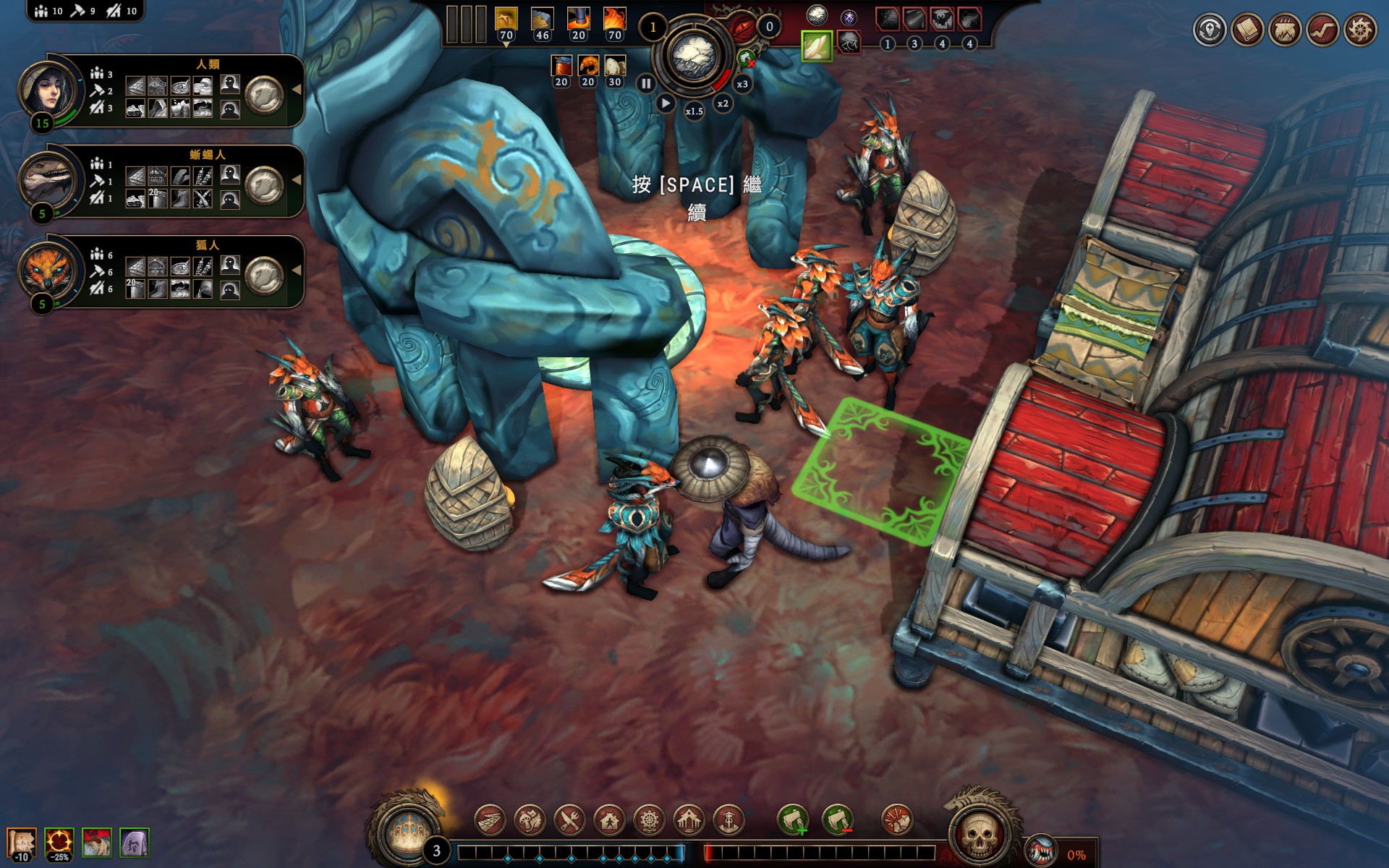Viewport: 1389px width, 868px height.
Task: Activate the remove-woodcutting-area tool with red minus
Action: click(x=838, y=820)
